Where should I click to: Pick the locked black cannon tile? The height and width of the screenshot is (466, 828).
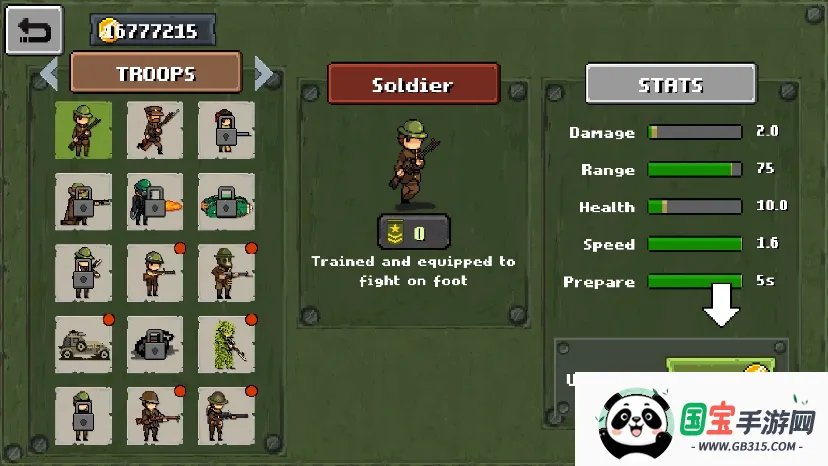(x=155, y=344)
